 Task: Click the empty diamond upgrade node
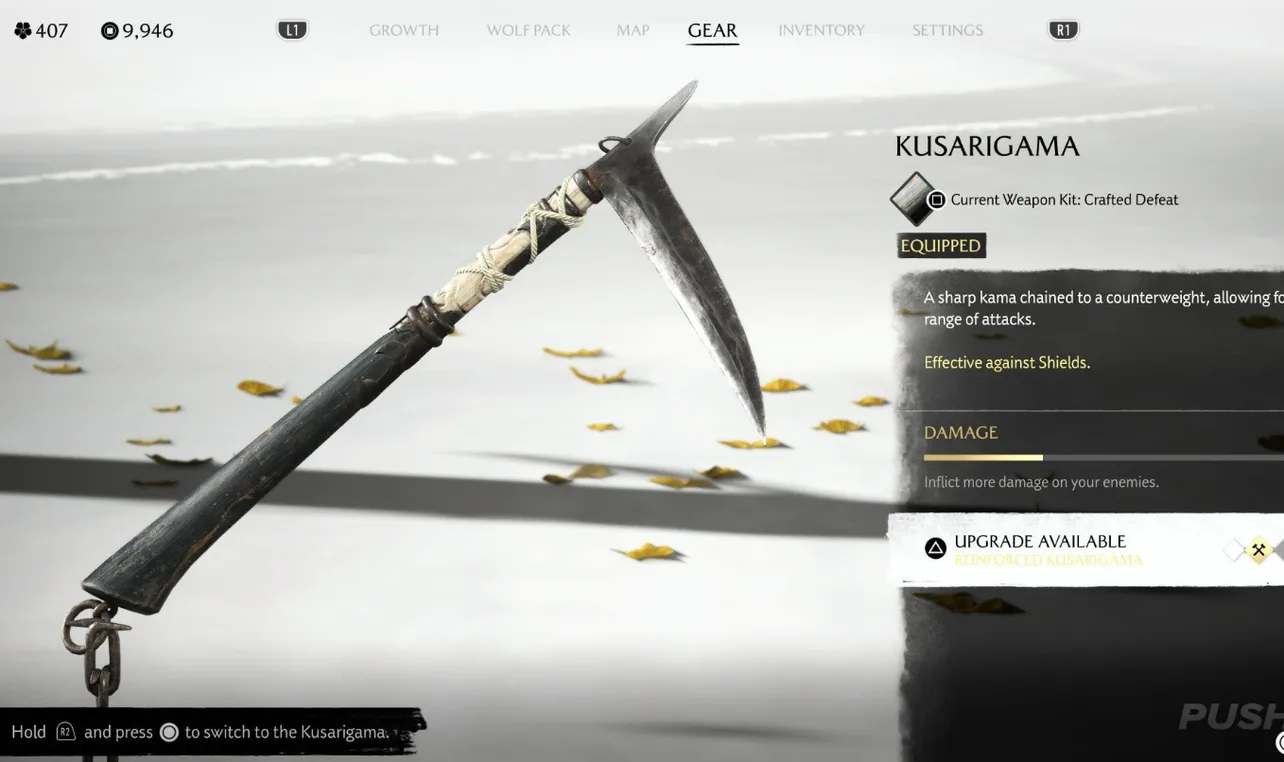coord(1236,550)
